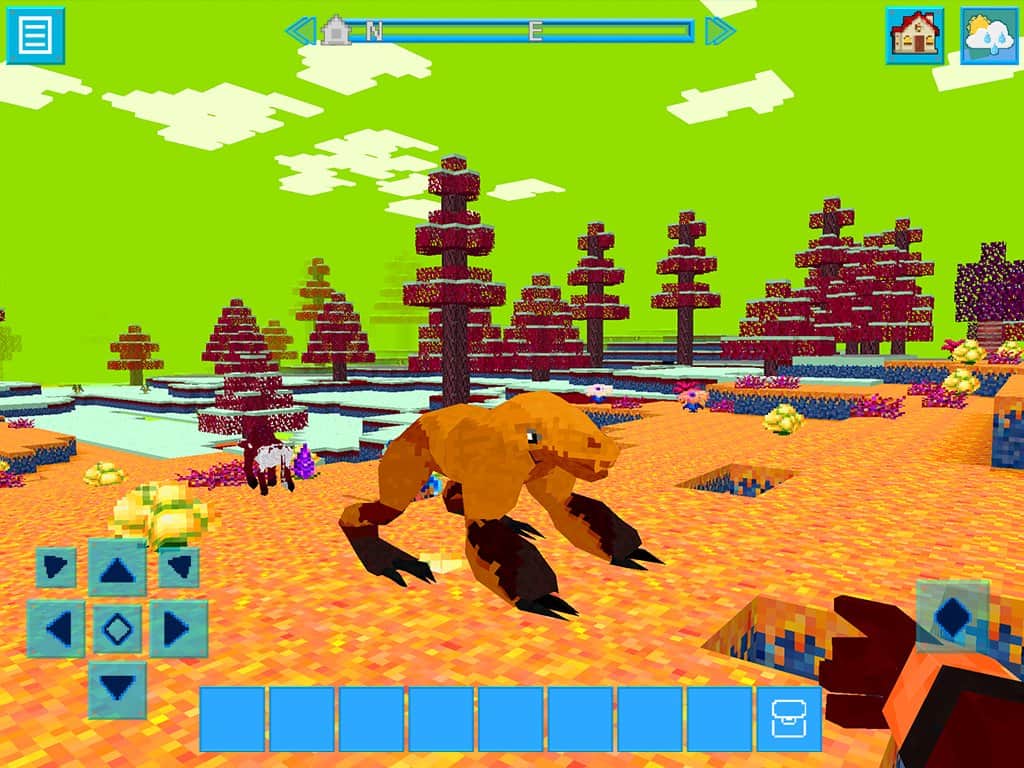Strafe right with the right arrow

(178, 629)
